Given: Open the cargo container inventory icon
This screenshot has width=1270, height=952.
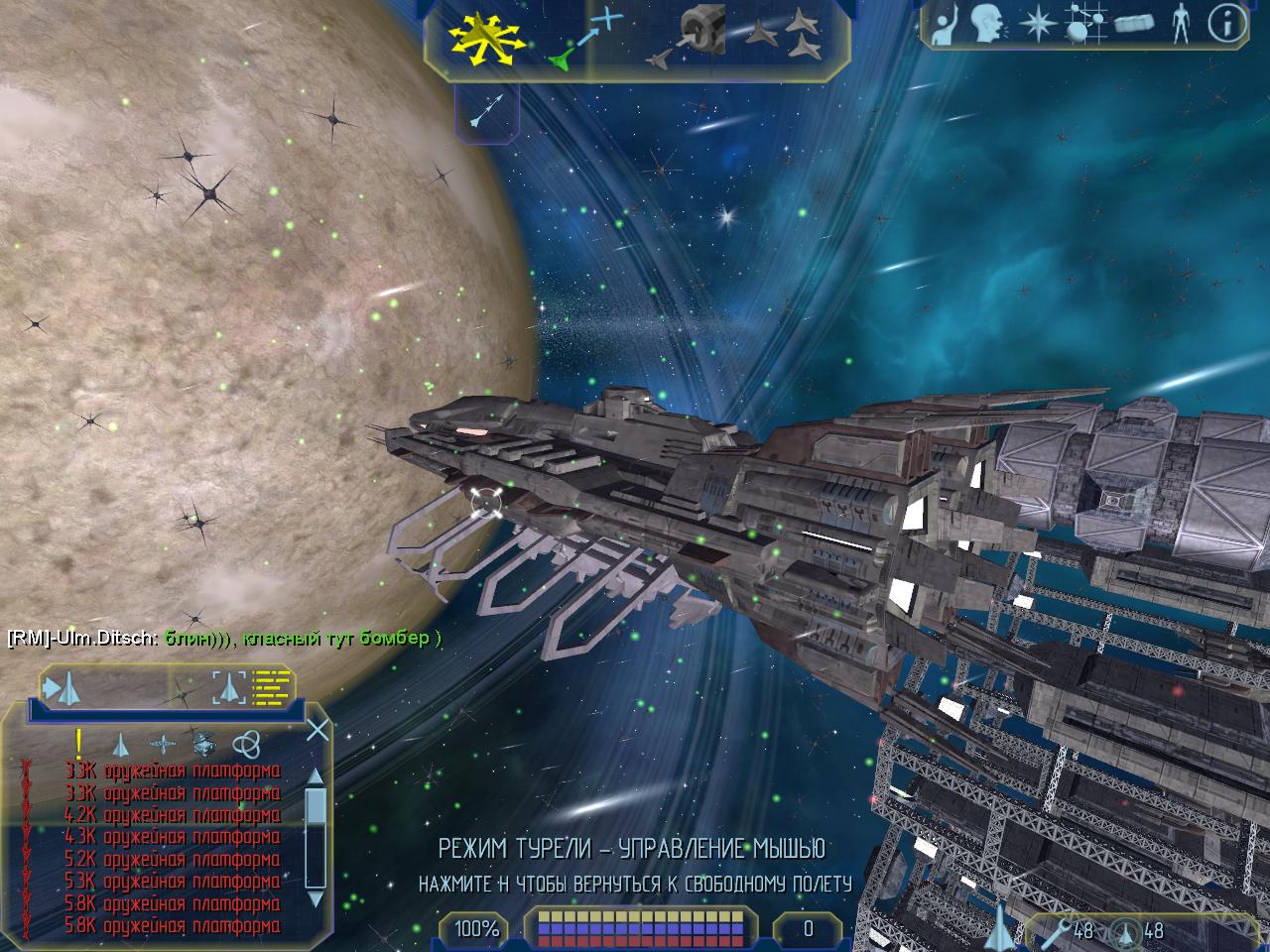Looking at the screenshot, I should pyautogui.click(x=1136, y=24).
